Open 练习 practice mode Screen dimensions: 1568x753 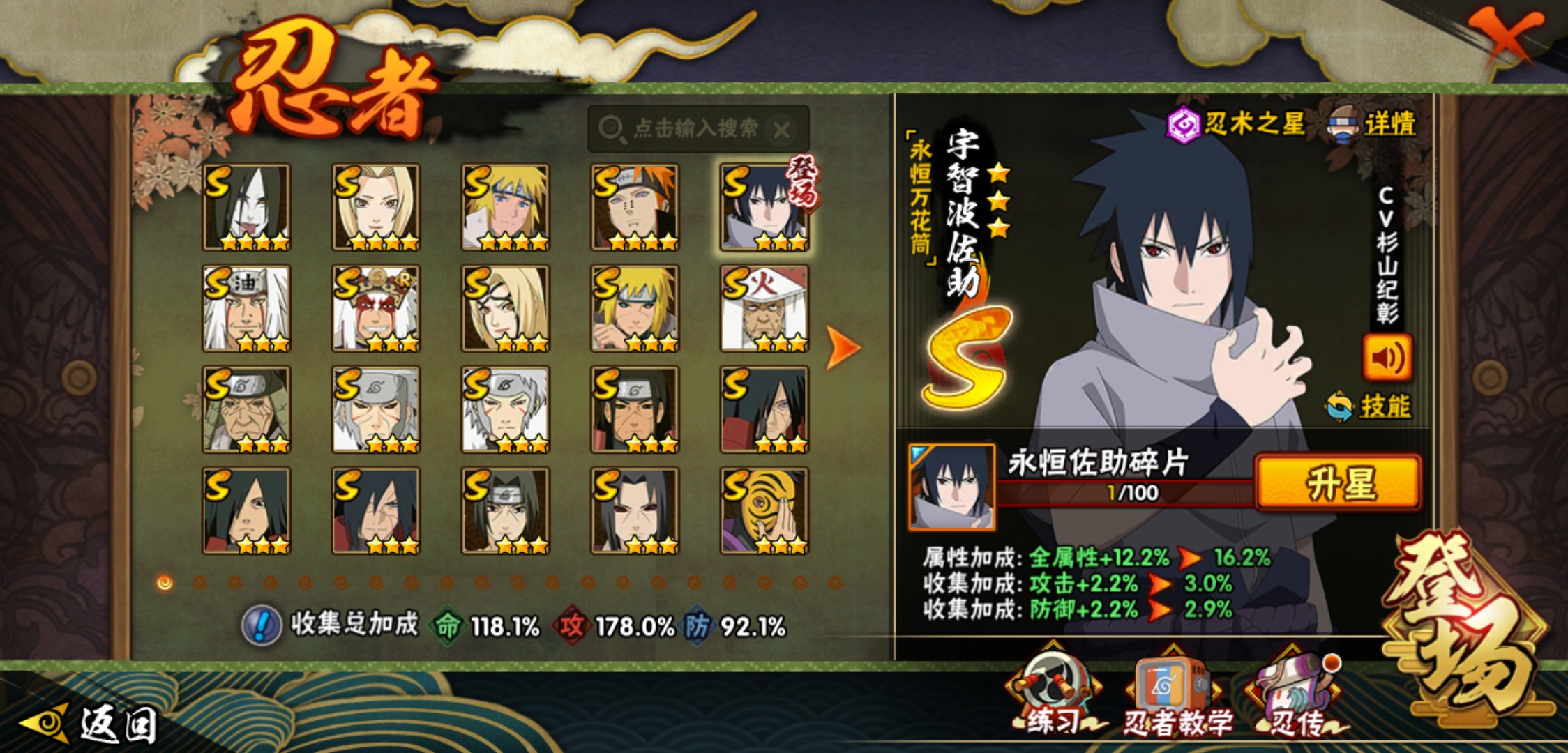click(x=1053, y=694)
